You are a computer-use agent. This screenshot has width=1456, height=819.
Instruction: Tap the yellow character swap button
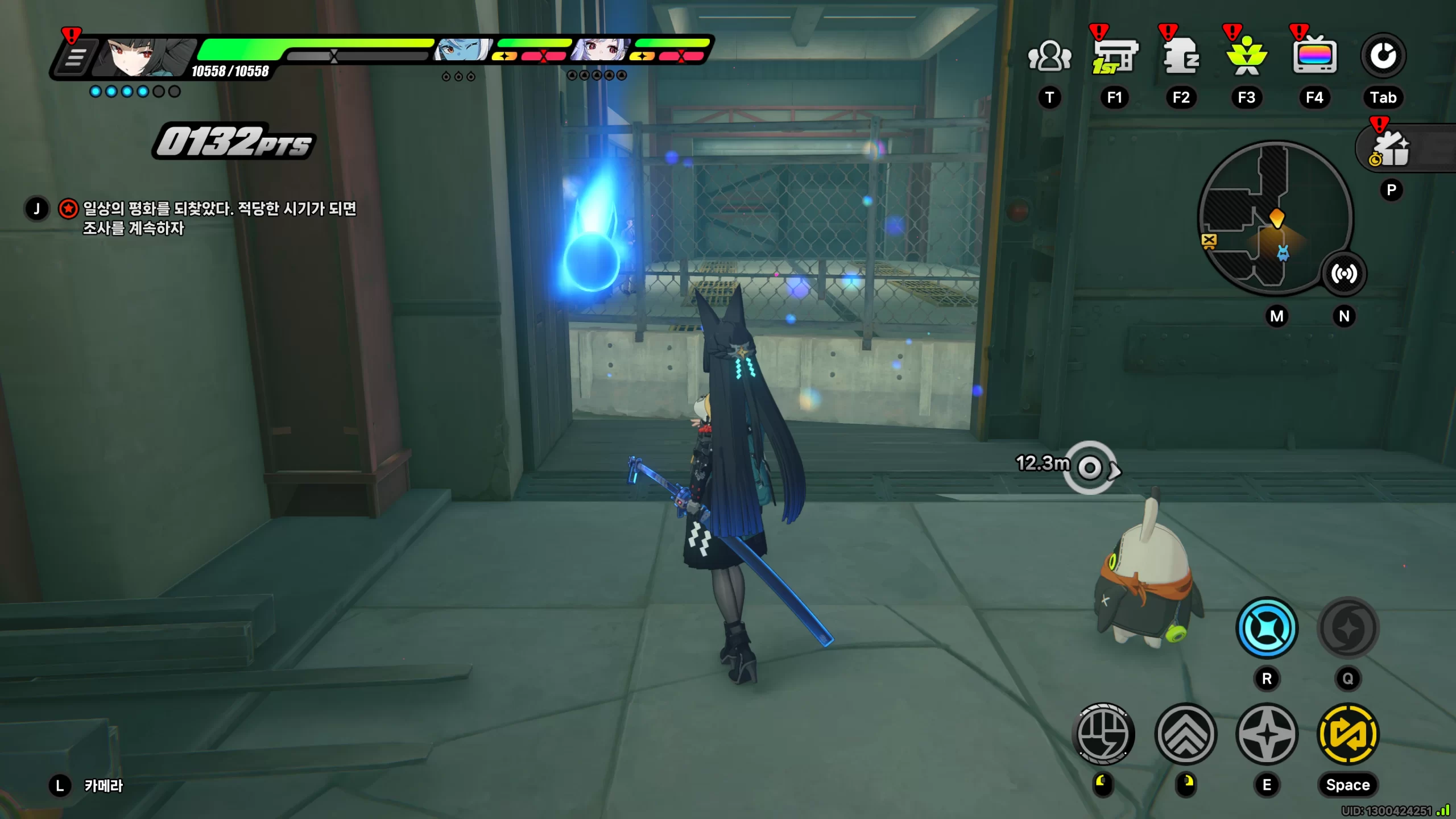click(x=1348, y=734)
